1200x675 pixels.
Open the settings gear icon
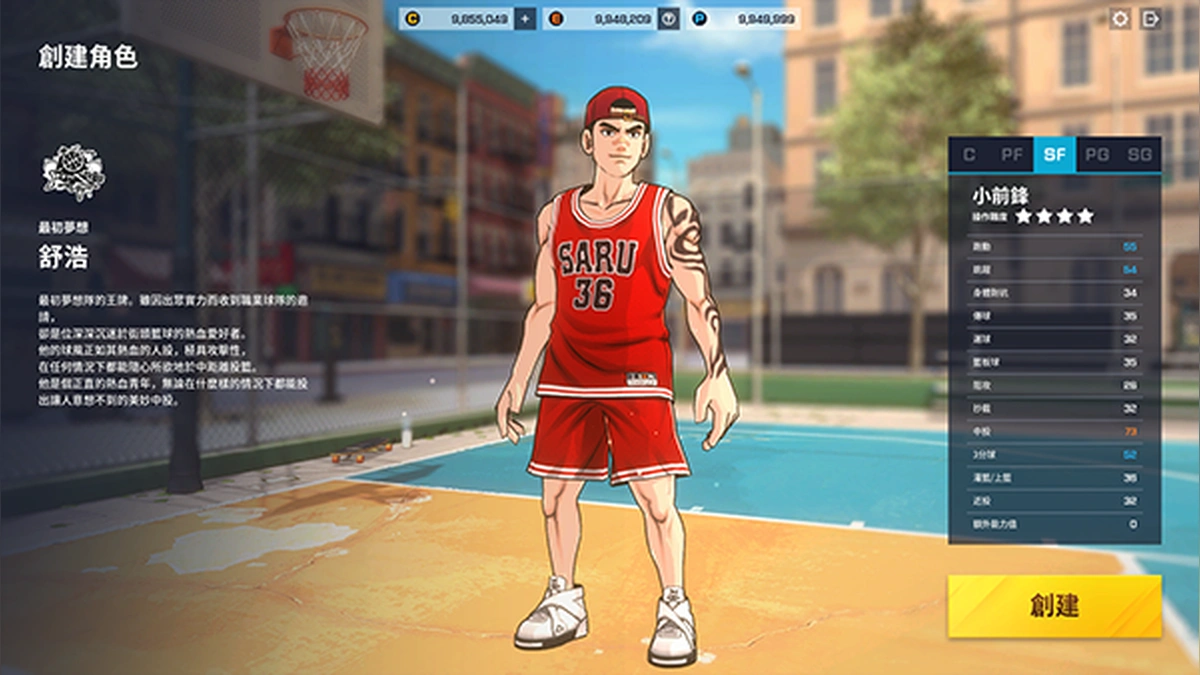click(x=1120, y=19)
